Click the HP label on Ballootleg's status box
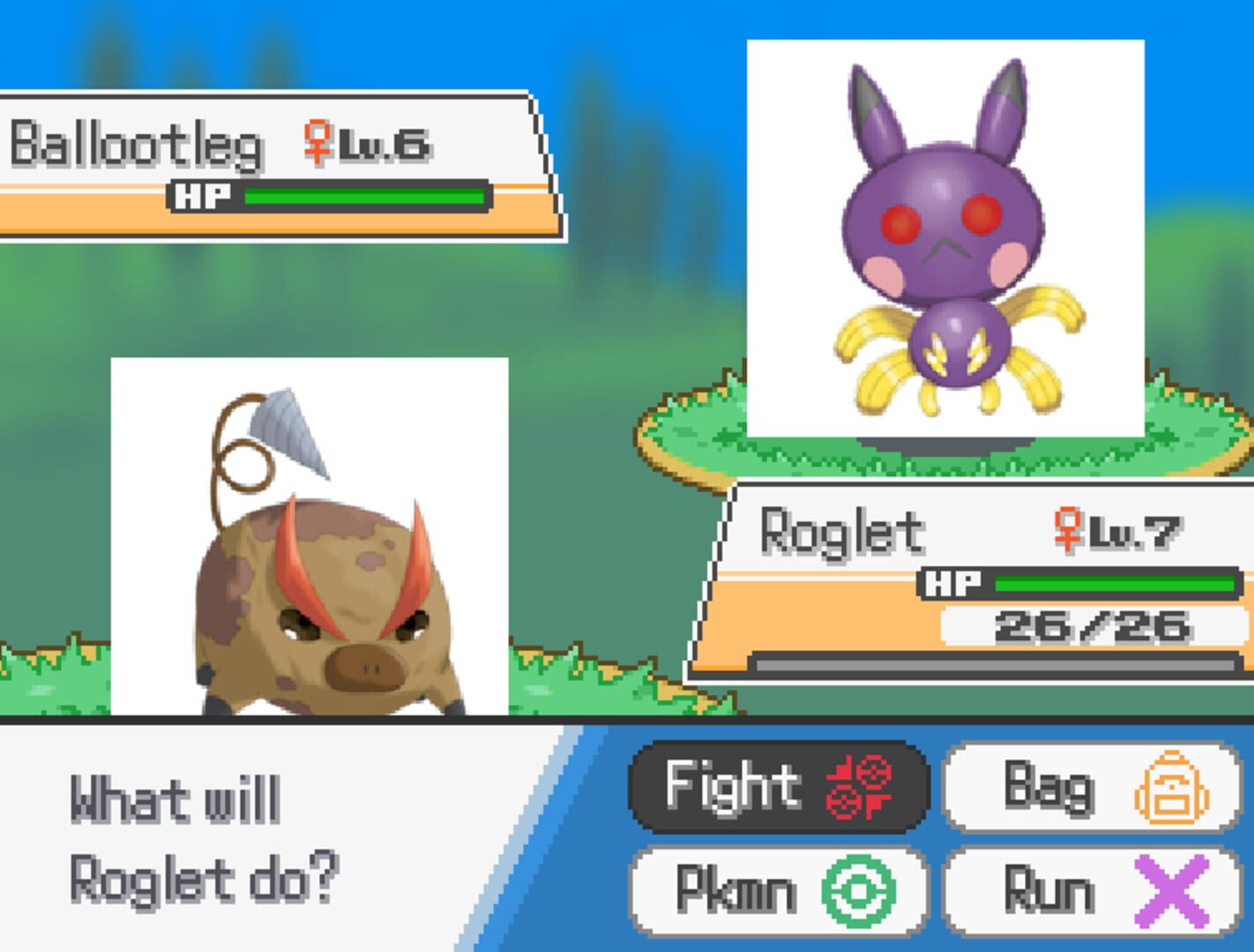The height and width of the screenshot is (952, 1254). point(201,195)
